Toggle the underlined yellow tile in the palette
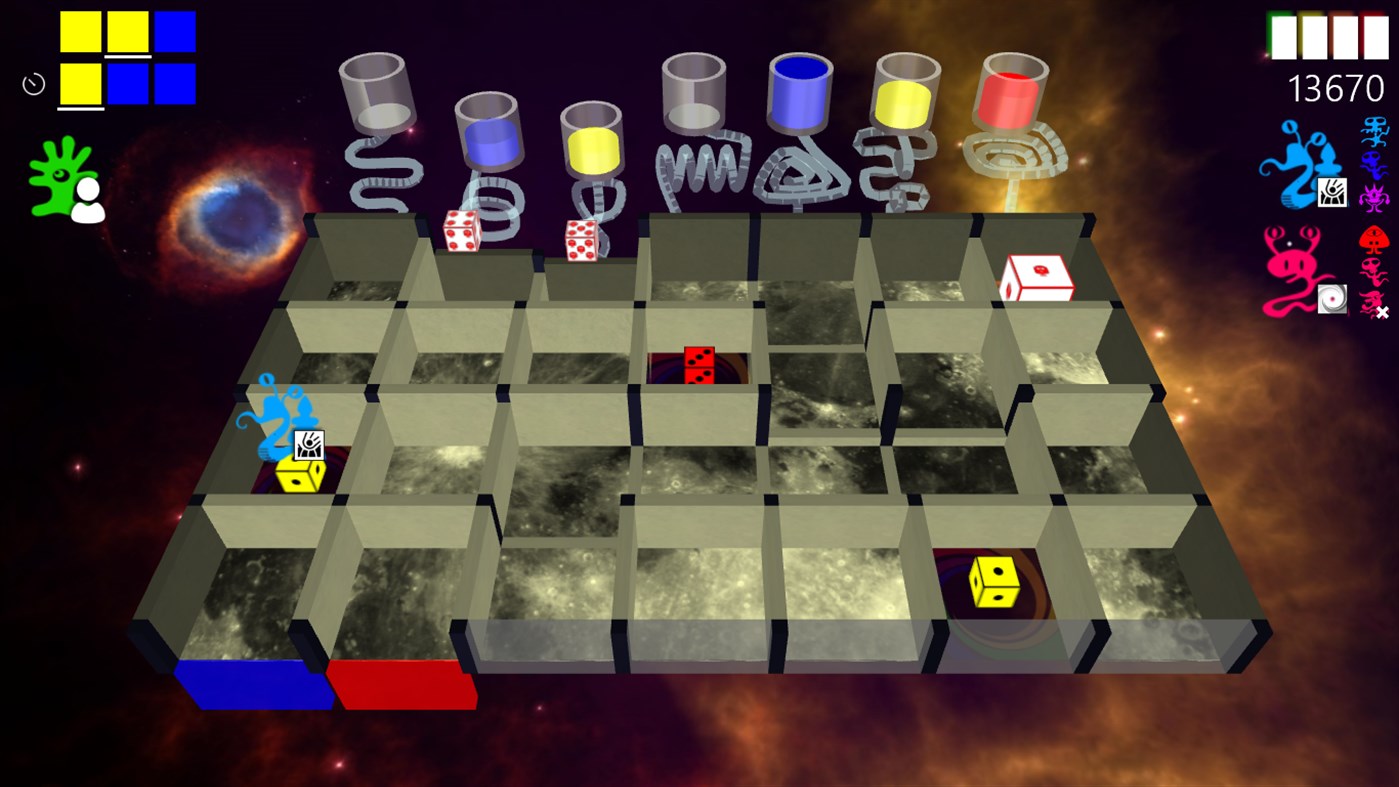The height and width of the screenshot is (787, 1399). [80, 83]
